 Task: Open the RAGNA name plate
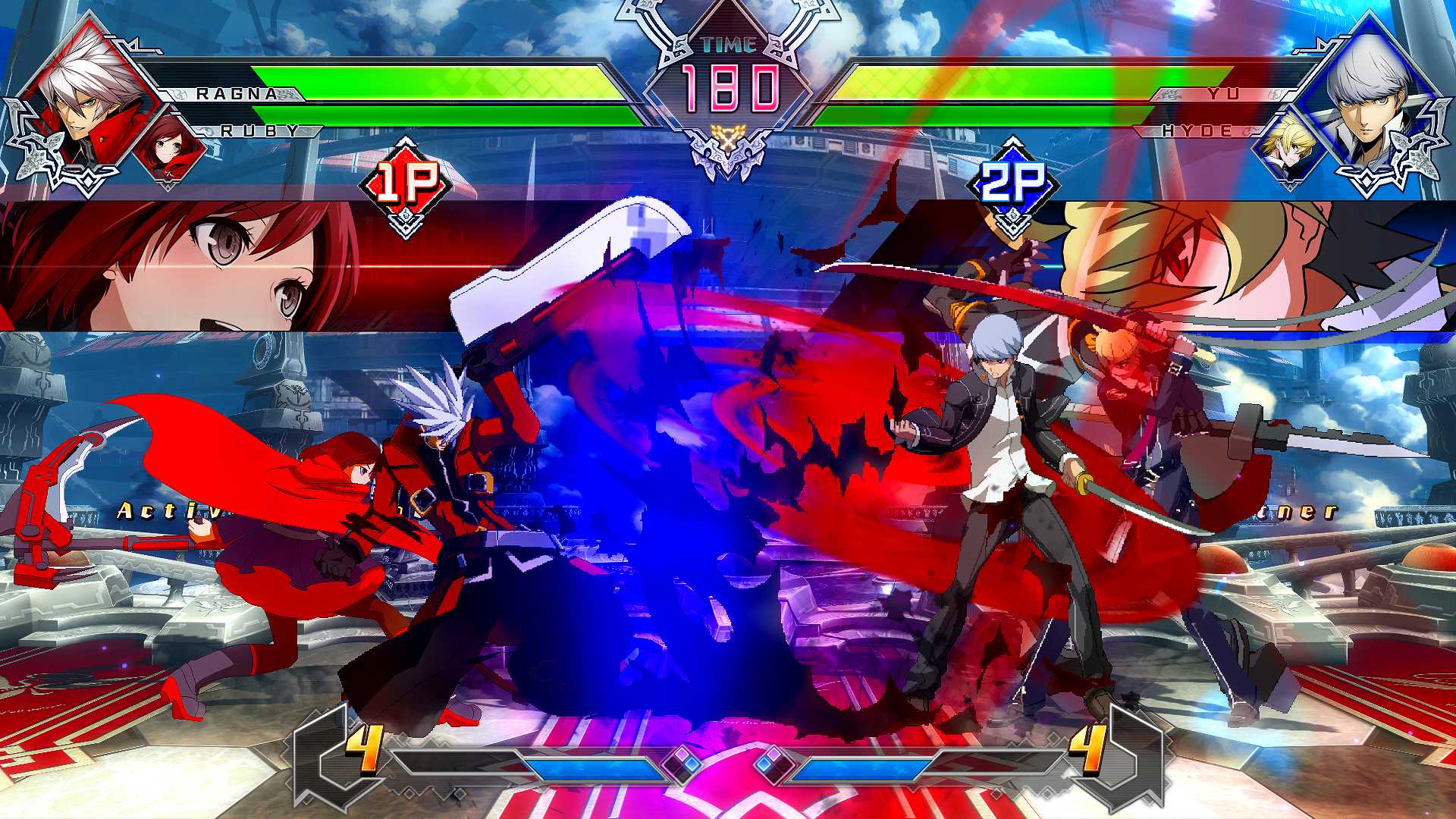[235, 93]
